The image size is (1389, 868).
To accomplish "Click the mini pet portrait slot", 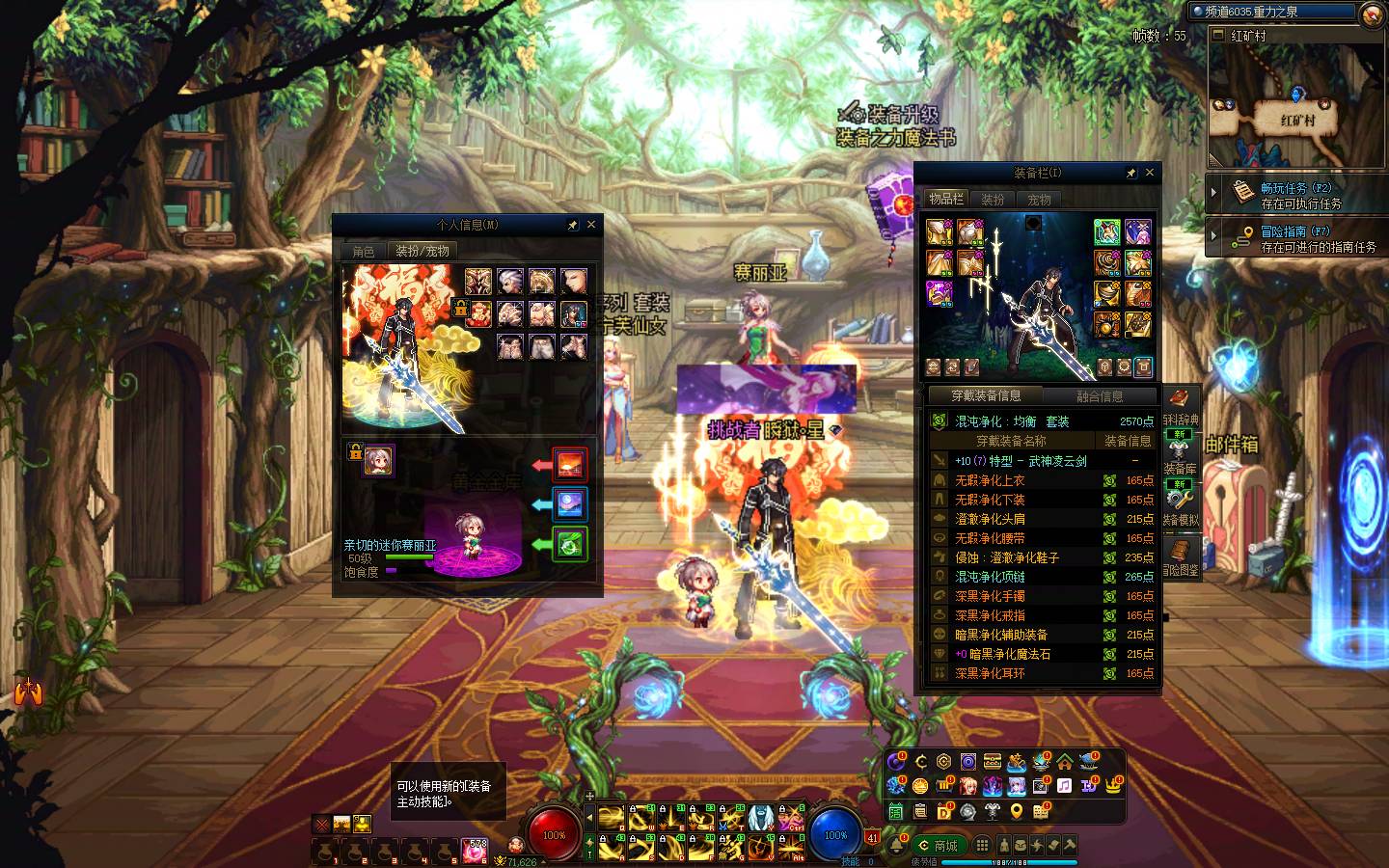I will (x=377, y=461).
